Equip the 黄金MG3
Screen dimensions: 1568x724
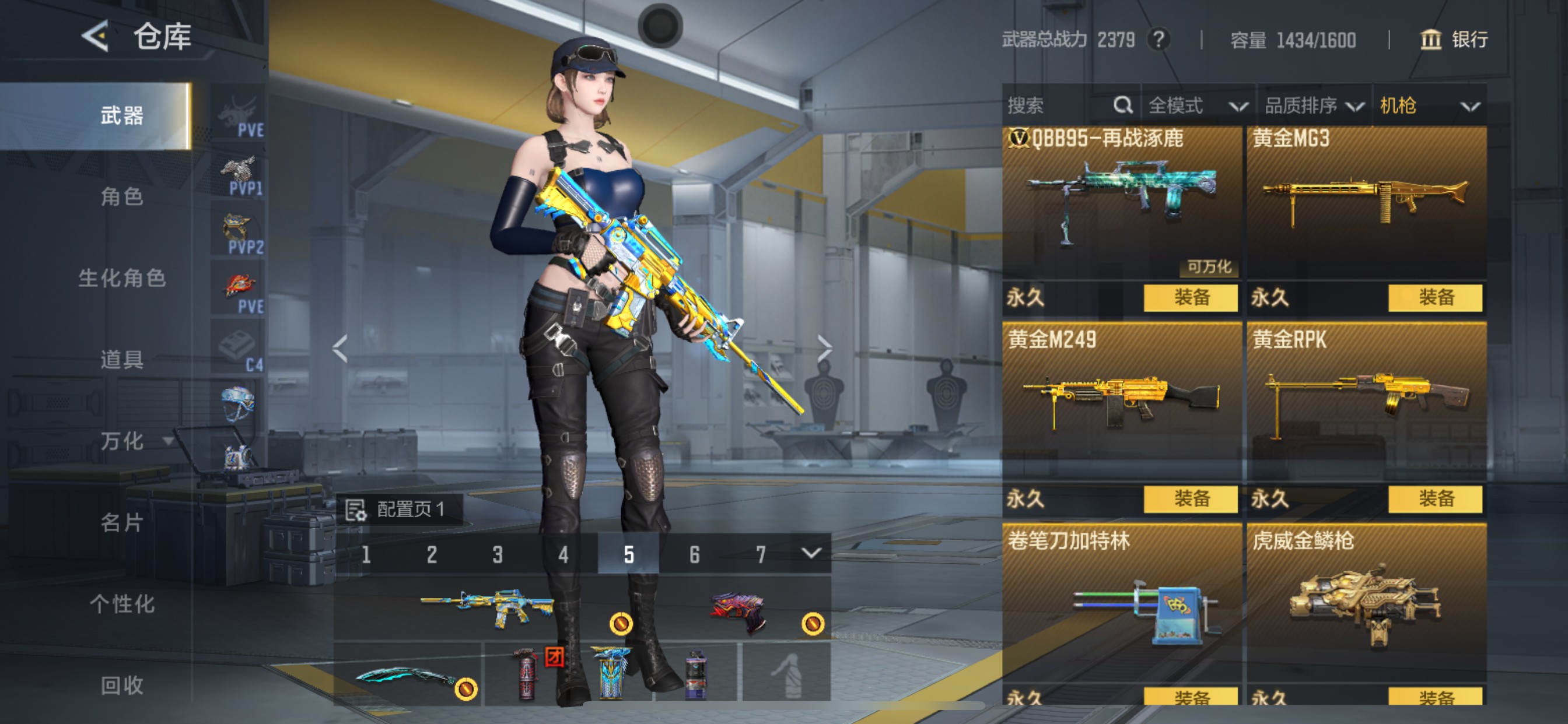(1434, 297)
